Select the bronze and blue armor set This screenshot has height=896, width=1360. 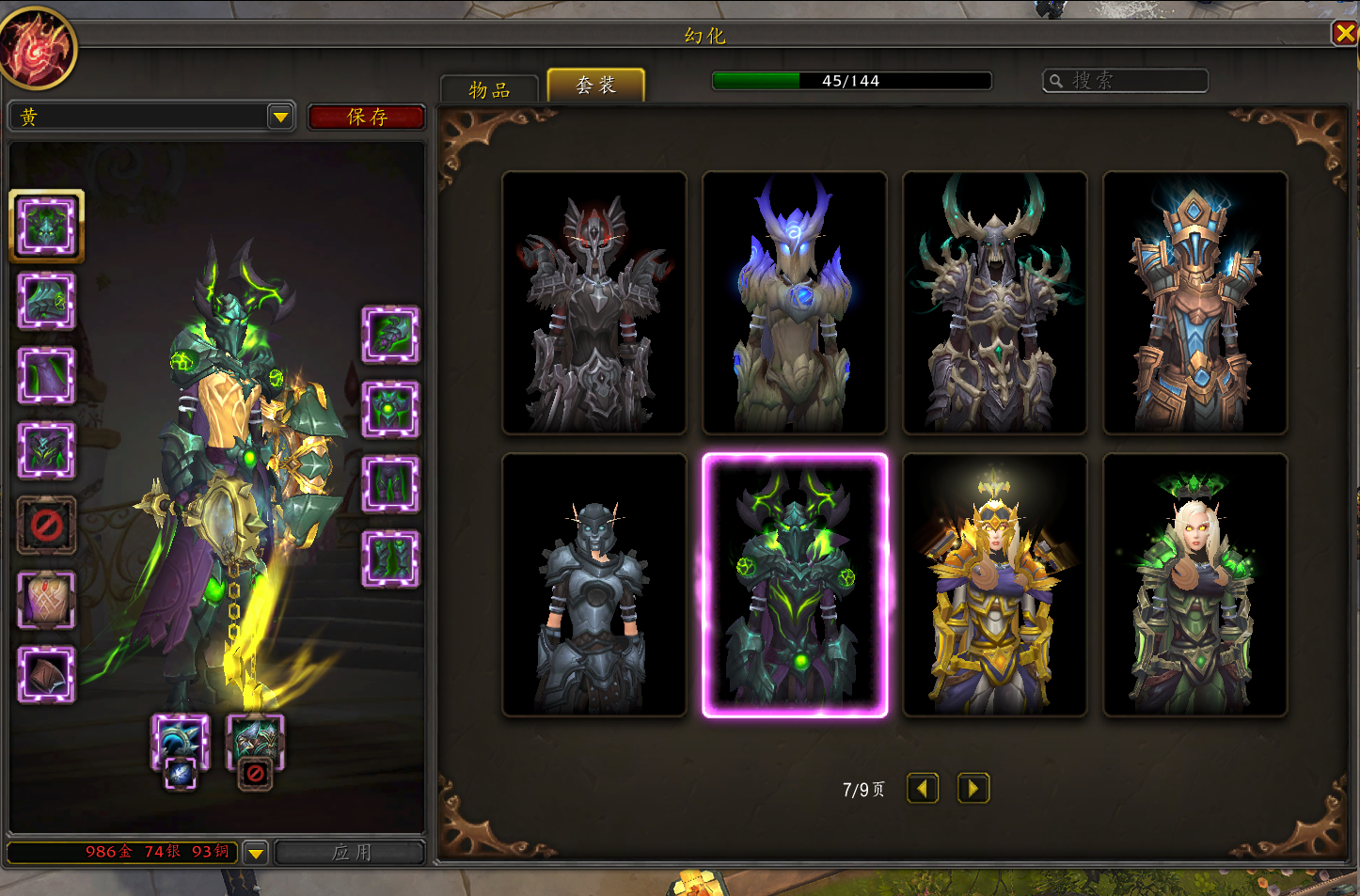coord(1195,303)
